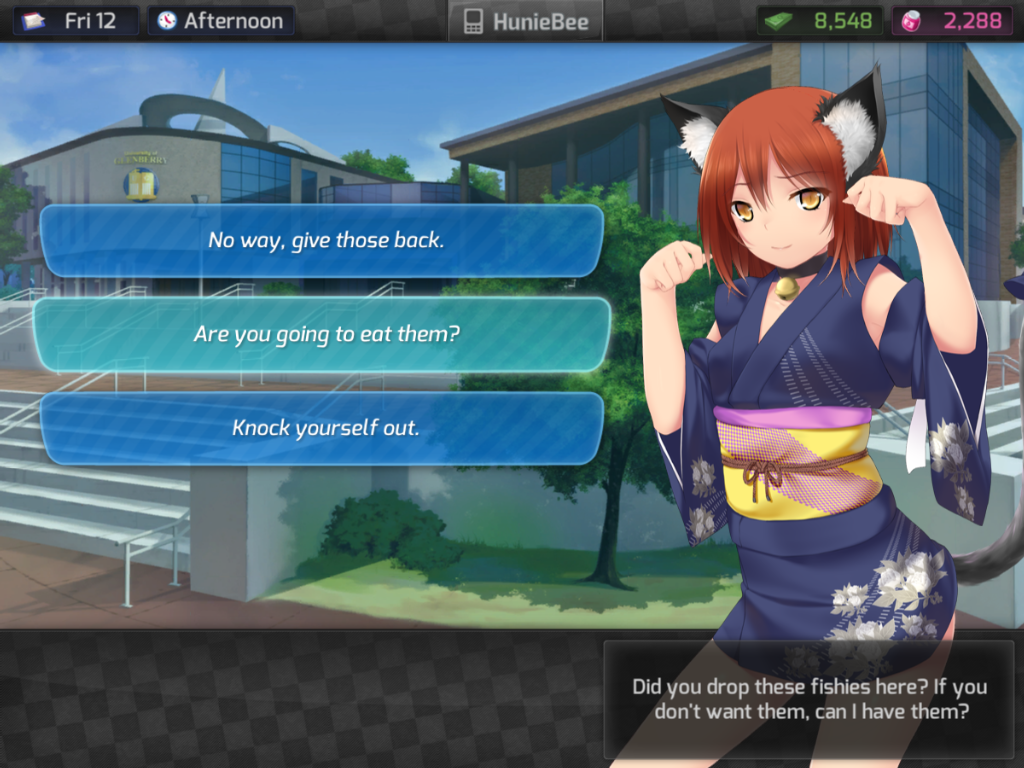The height and width of the screenshot is (768, 1024).
Task: Open the HunieBee phone menu
Action: pos(526,21)
